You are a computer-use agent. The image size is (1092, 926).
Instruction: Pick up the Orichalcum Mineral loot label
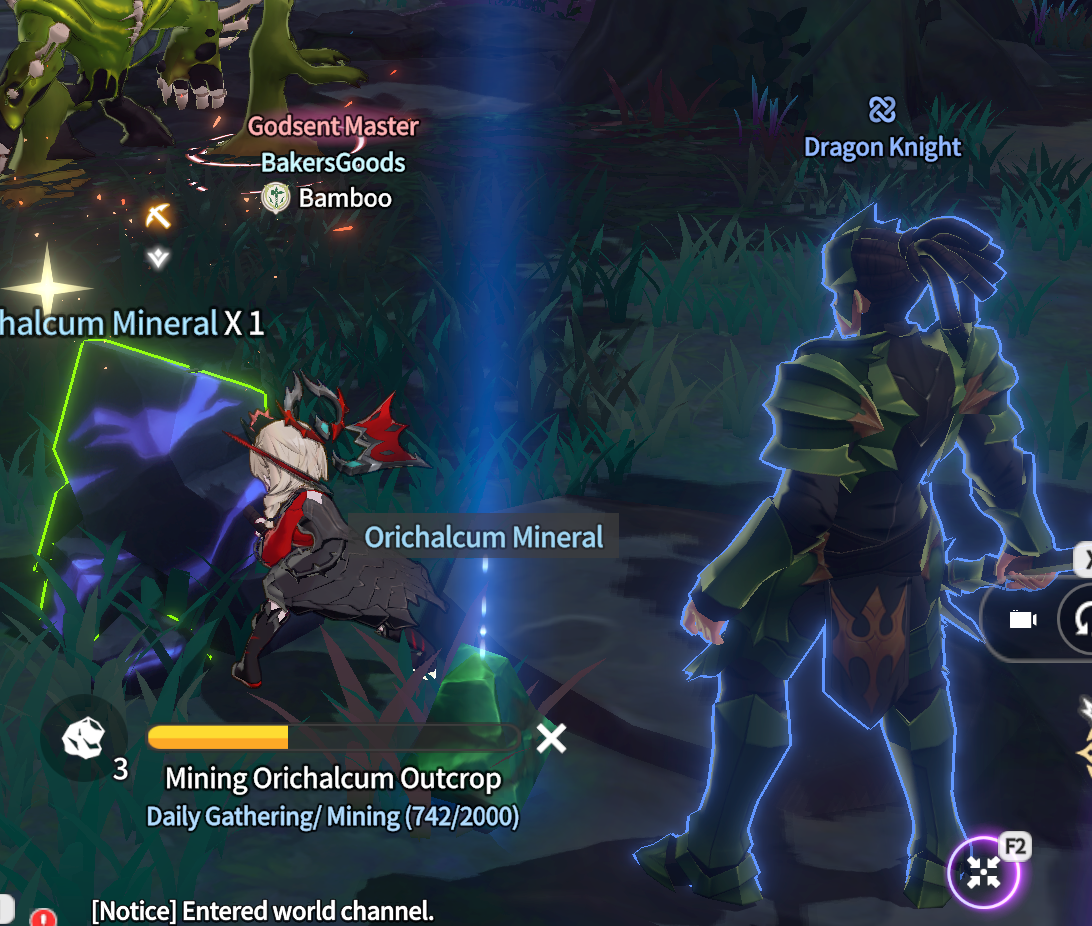(x=484, y=537)
